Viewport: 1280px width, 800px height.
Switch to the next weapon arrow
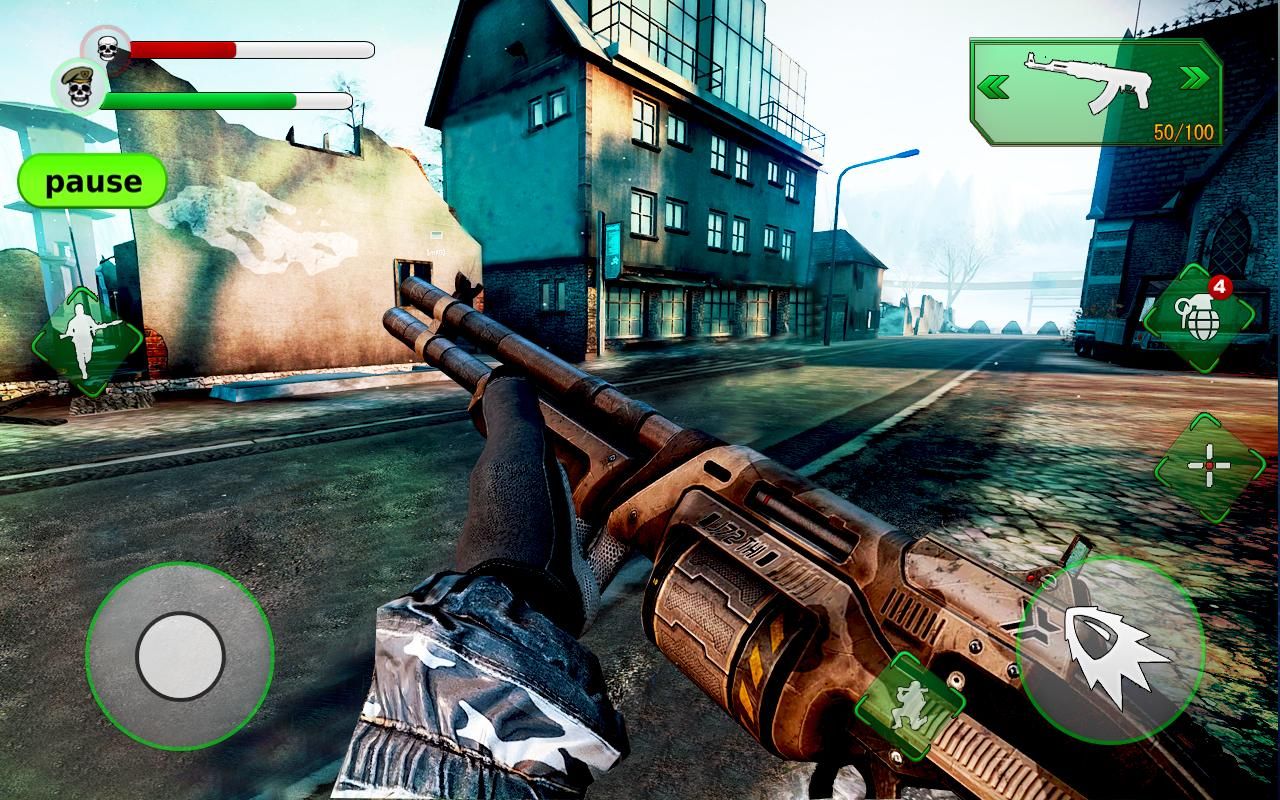[x=1192, y=79]
